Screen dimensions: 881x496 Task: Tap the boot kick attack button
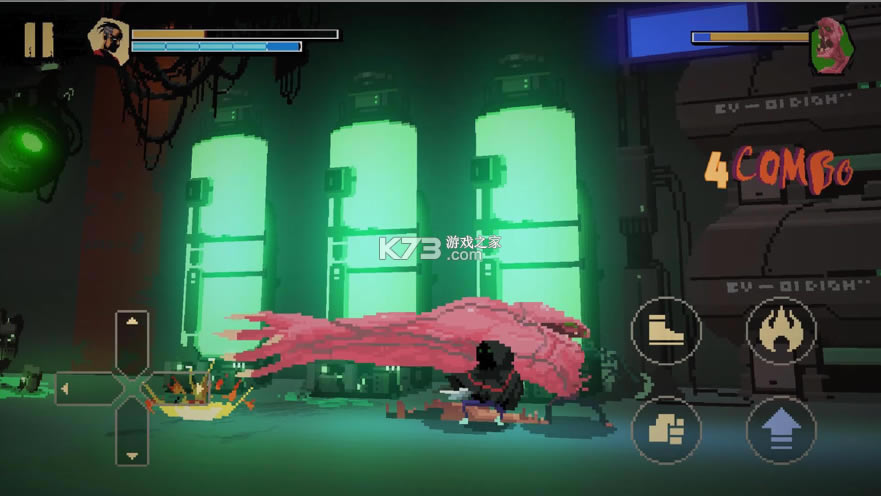coord(666,331)
